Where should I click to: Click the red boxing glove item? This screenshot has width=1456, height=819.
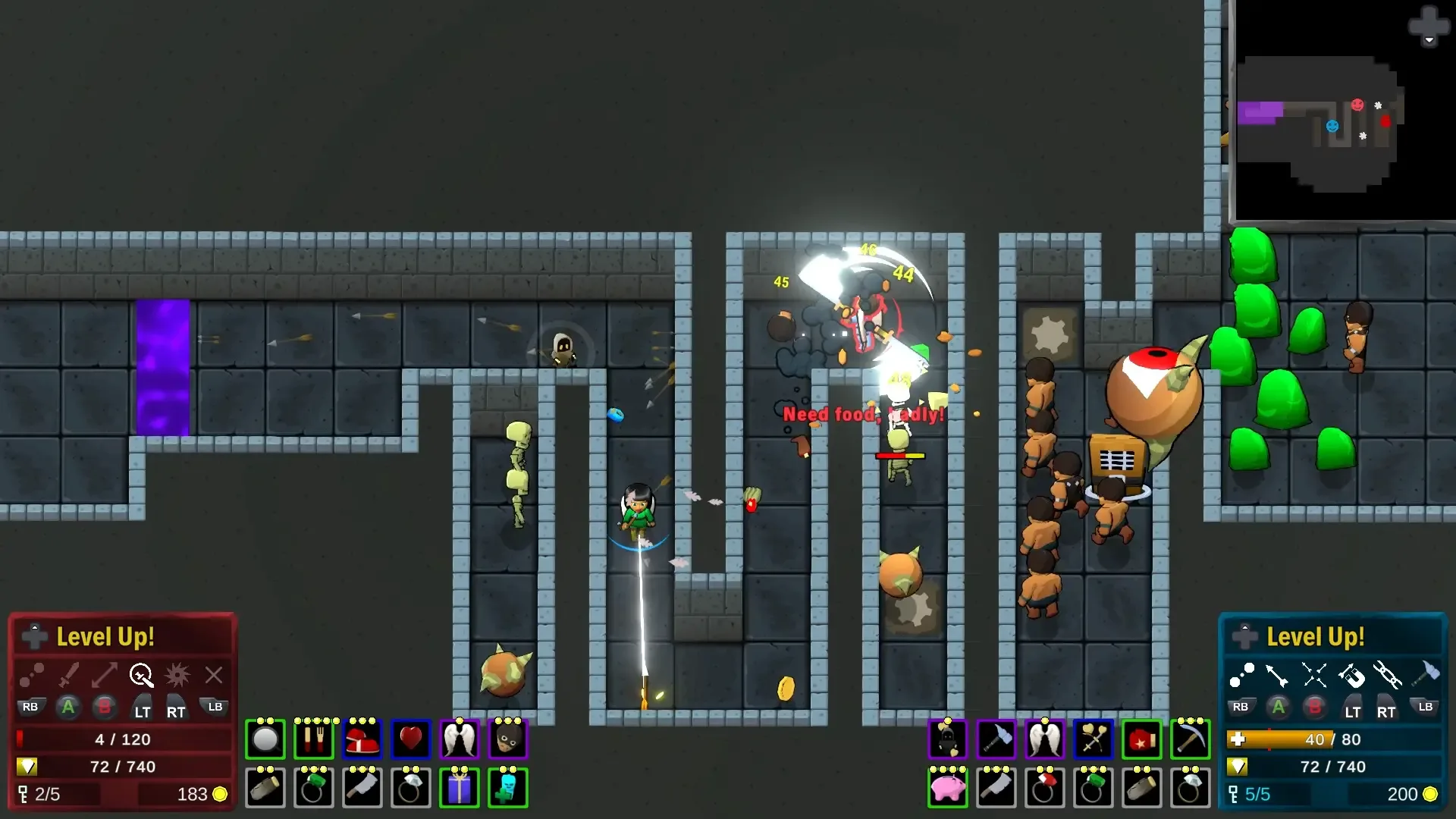tap(1141, 739)
